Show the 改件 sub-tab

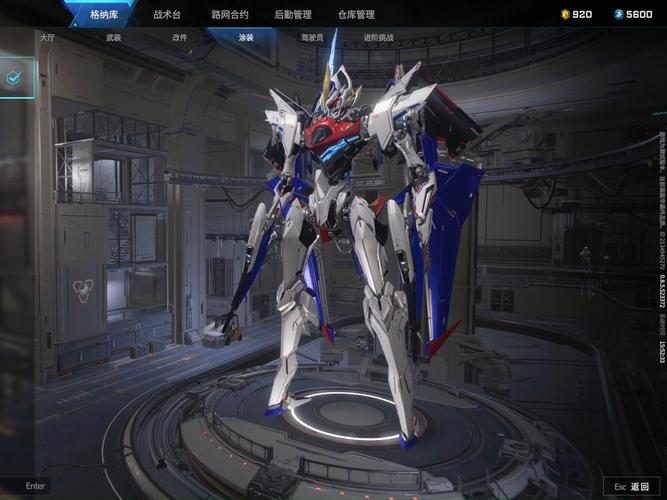point(180,37)
